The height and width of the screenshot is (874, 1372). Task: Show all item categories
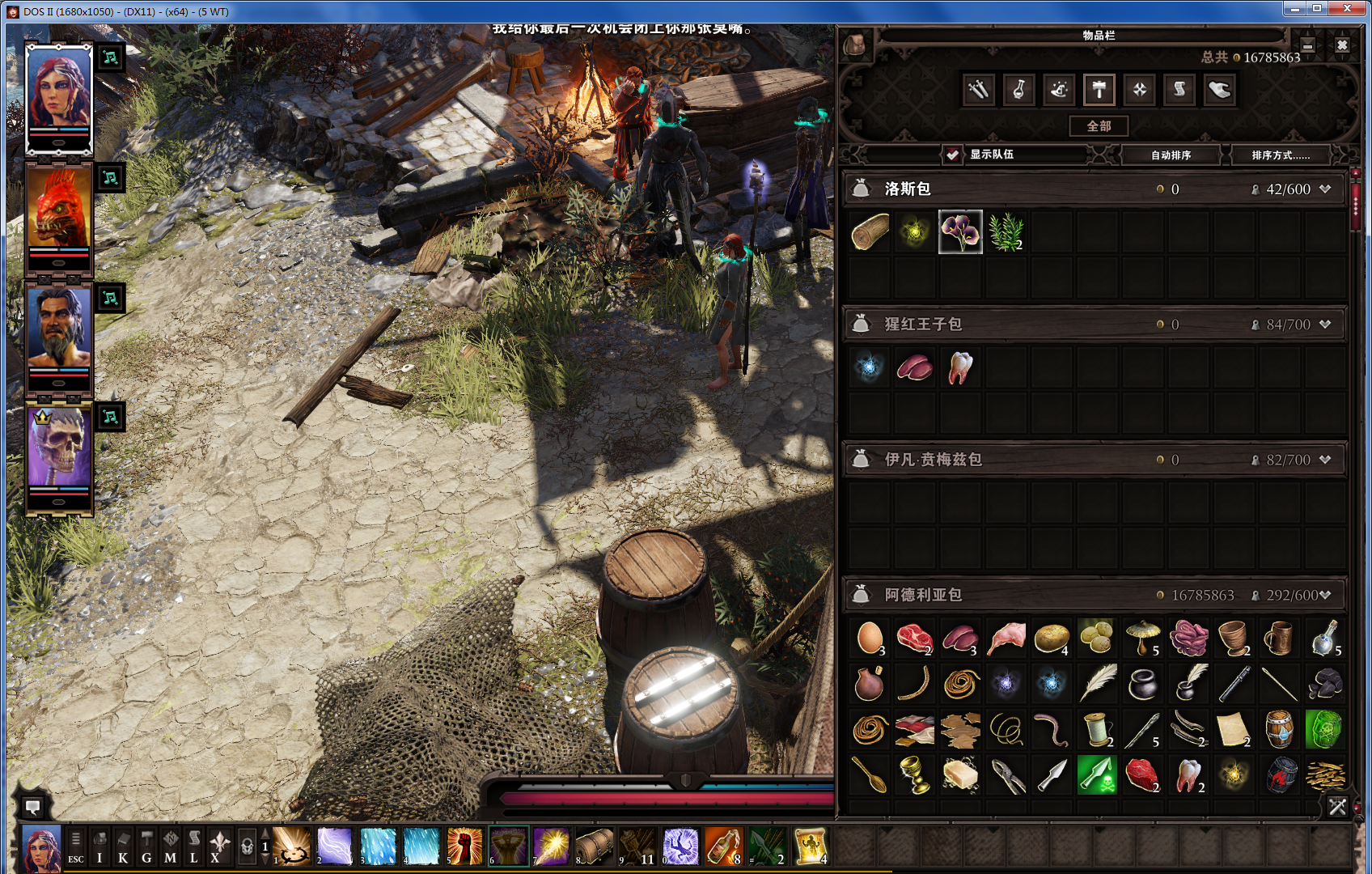[1099, 126]
